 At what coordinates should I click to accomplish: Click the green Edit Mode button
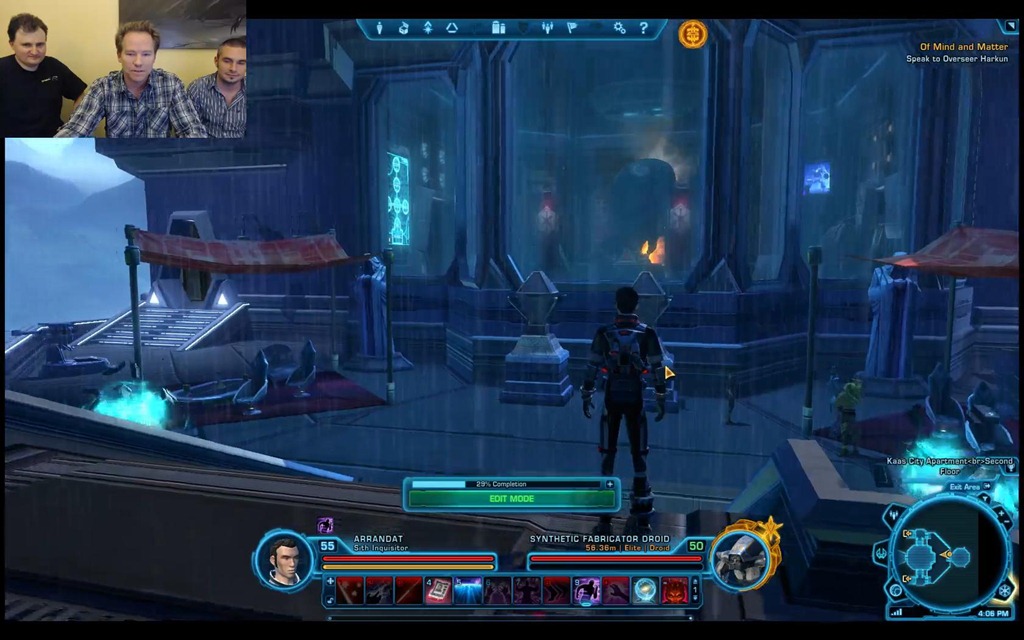[511, 498]
